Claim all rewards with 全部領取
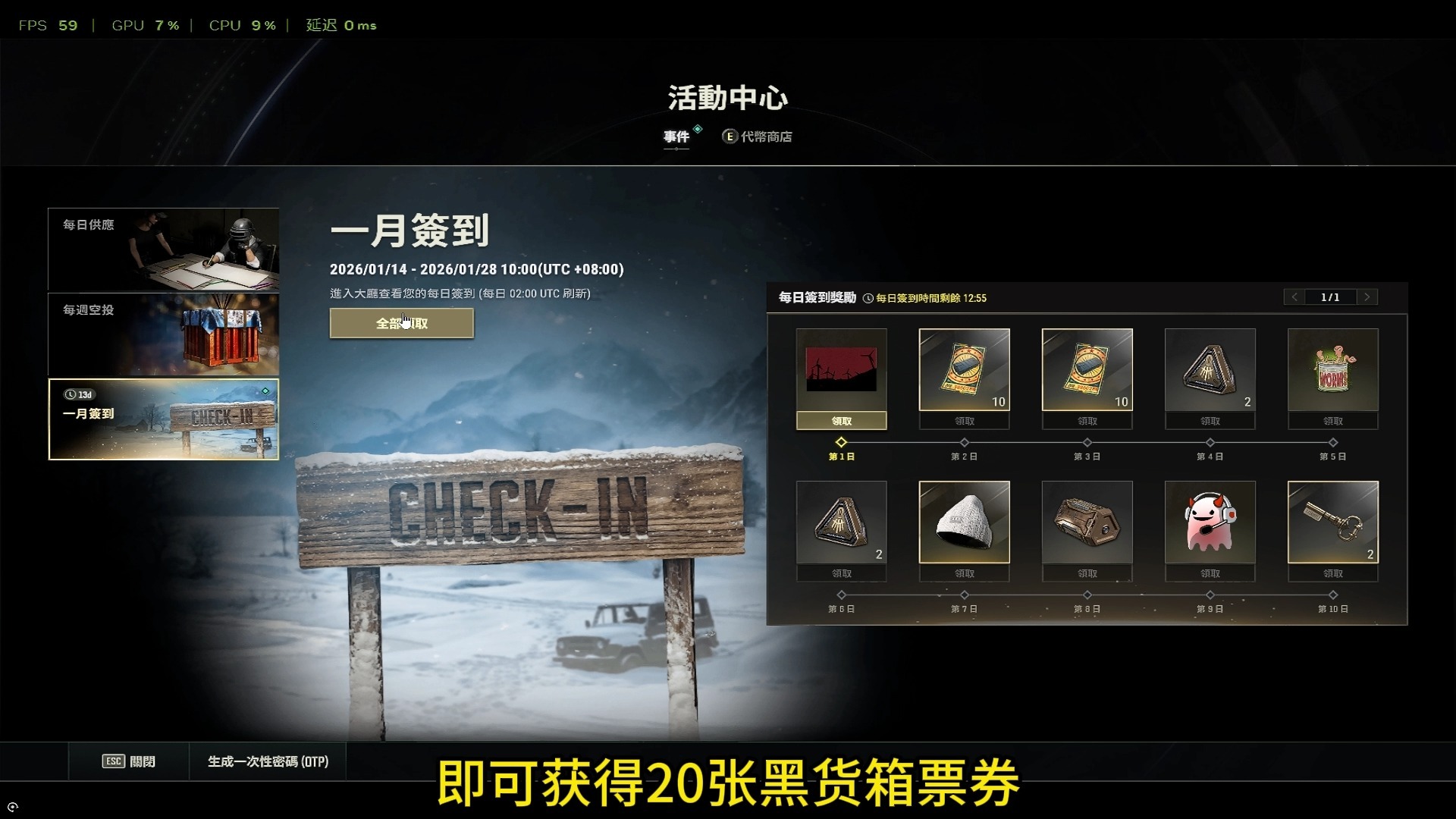This screenshot has height=819, width=1456. pos(401,323)
